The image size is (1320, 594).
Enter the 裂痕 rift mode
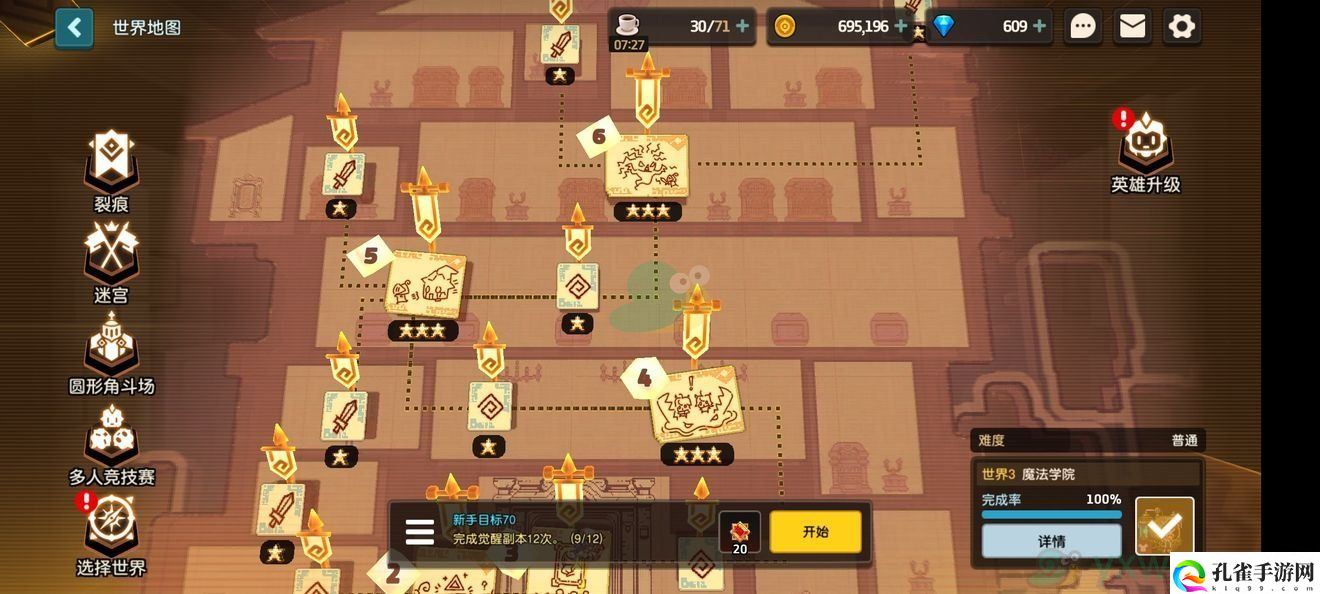point(111,170)
